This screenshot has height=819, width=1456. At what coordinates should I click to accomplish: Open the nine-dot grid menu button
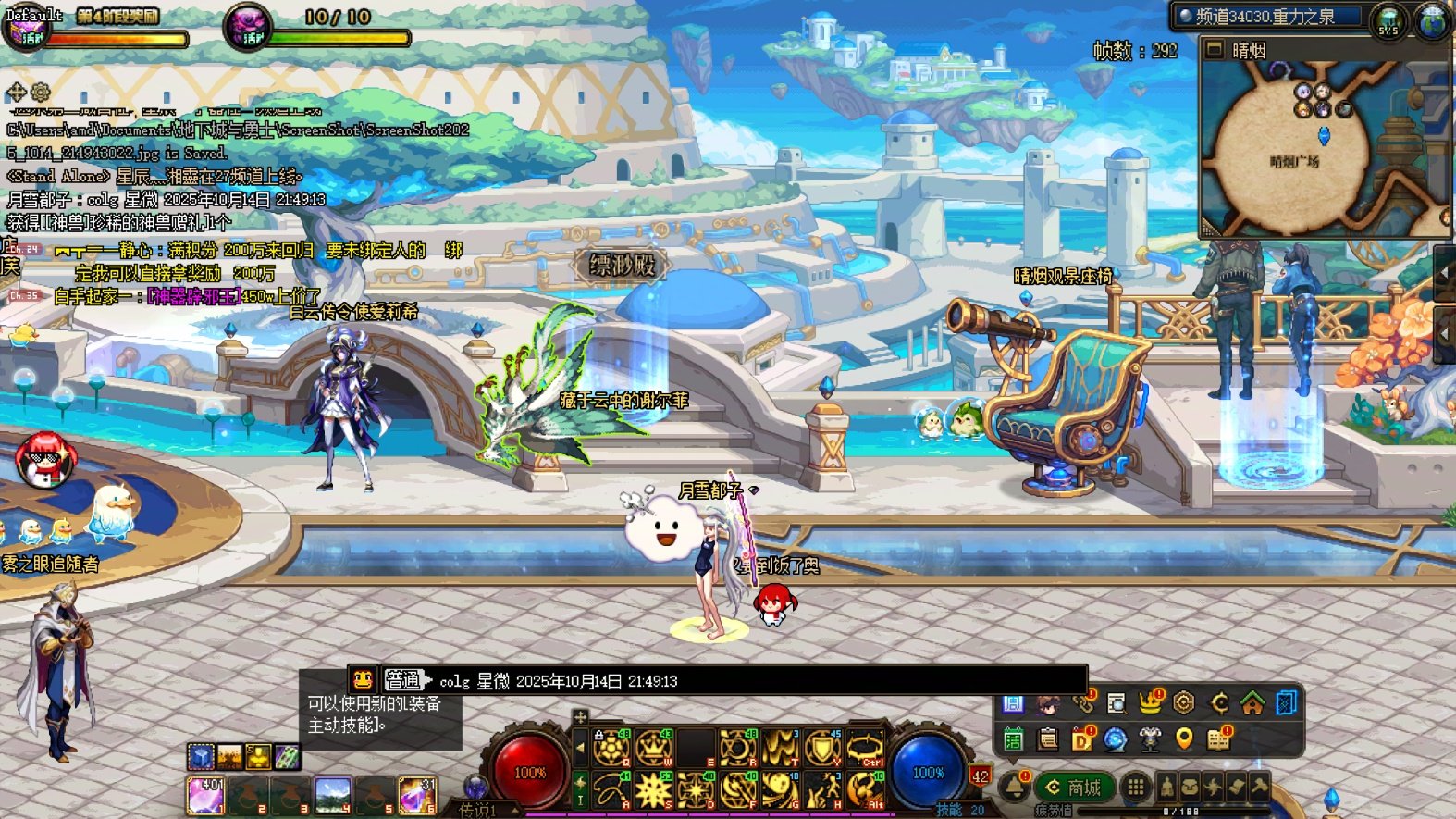point(1135,788)
